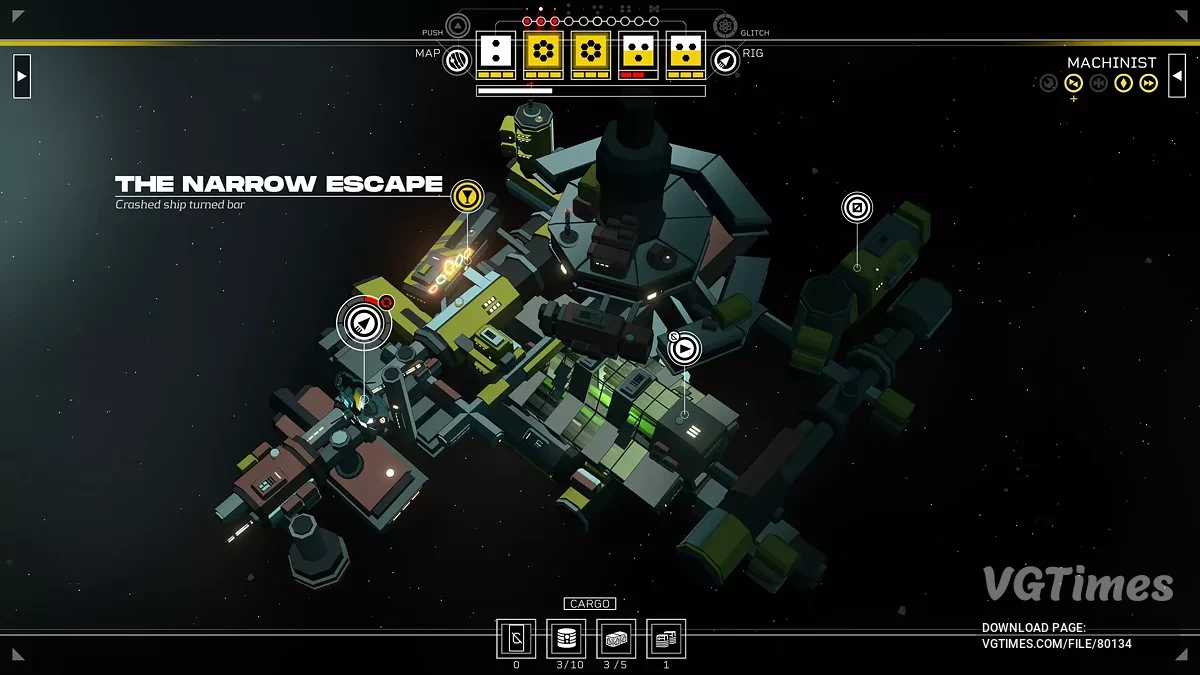Click the skill icon with plus sign
Viewport: 1200px width, 675px height.
pos(1074,83)
